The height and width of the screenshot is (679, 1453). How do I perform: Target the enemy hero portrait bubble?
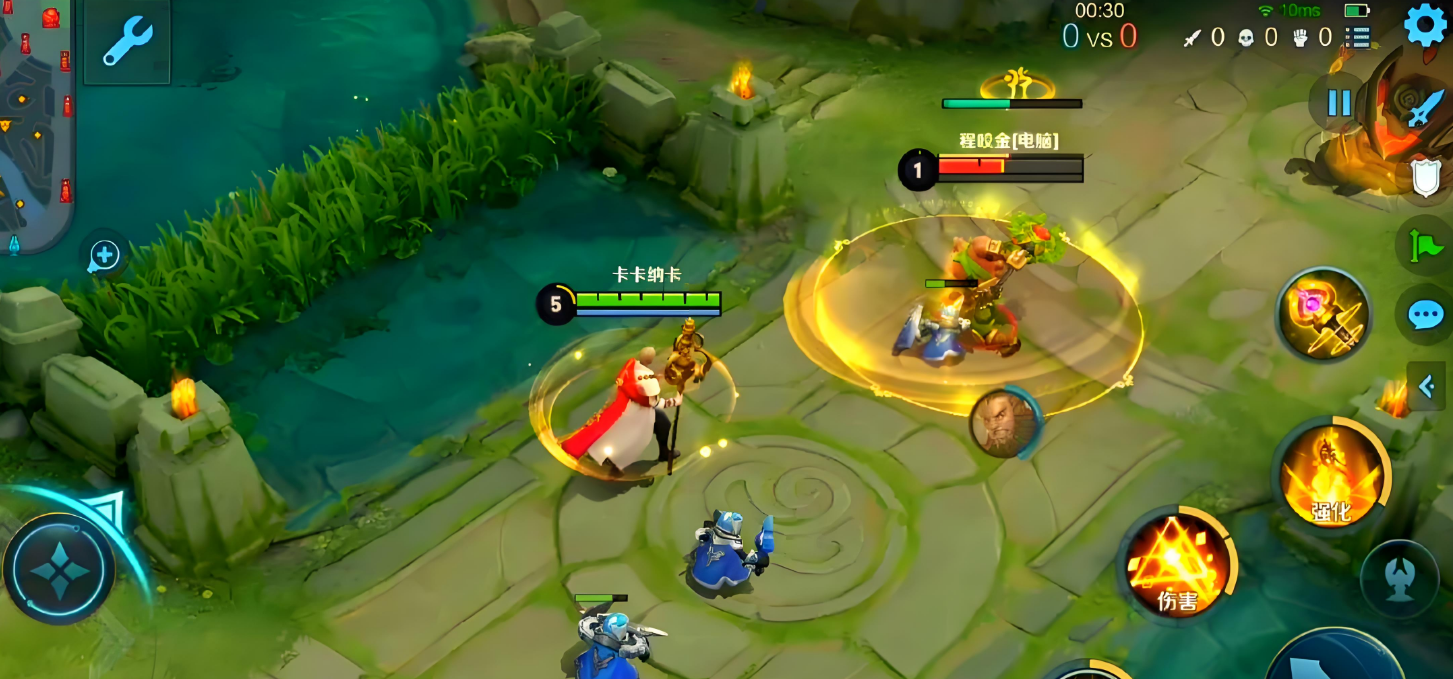click(1004, 424)
